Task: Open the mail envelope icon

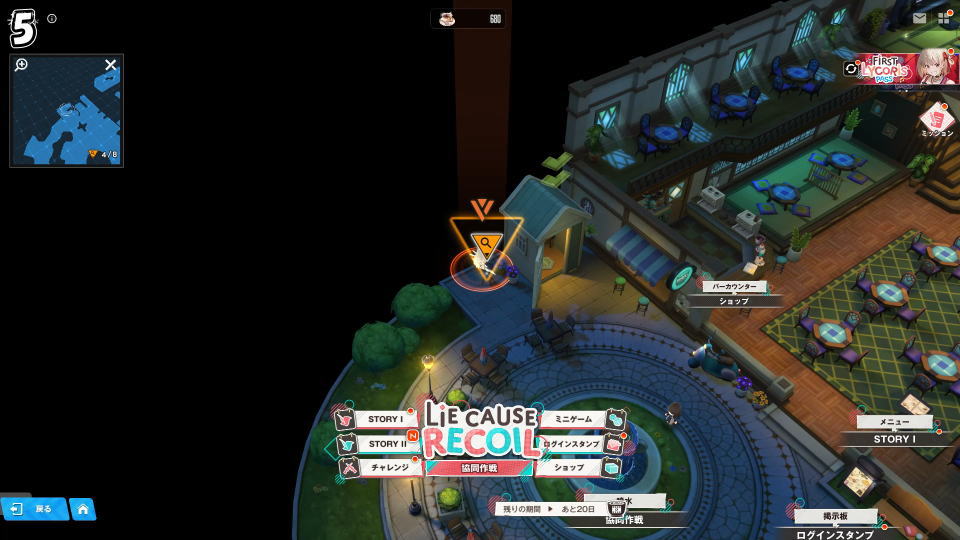Action: tap(919, 18)
